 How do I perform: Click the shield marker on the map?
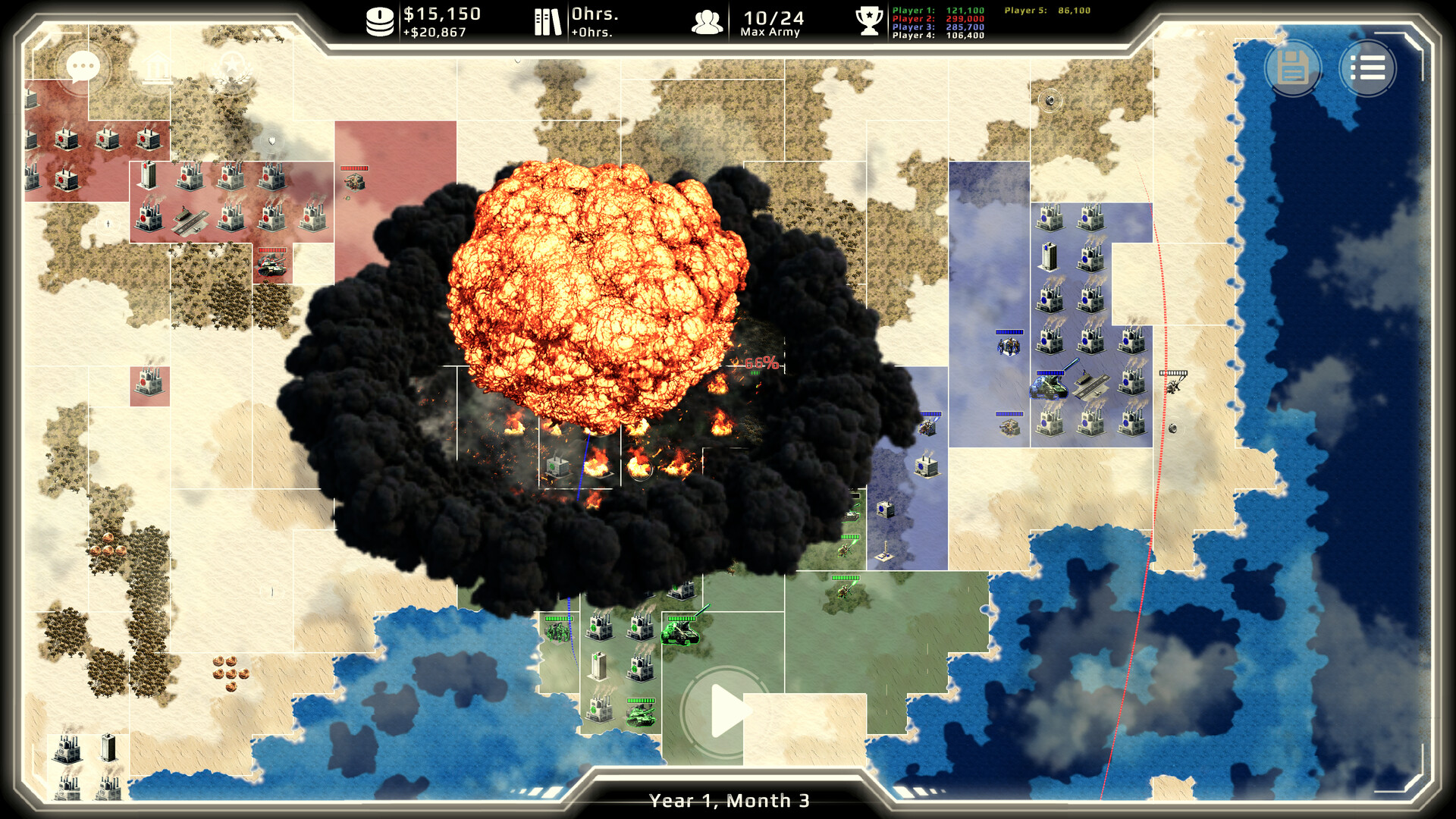point(271,140)
